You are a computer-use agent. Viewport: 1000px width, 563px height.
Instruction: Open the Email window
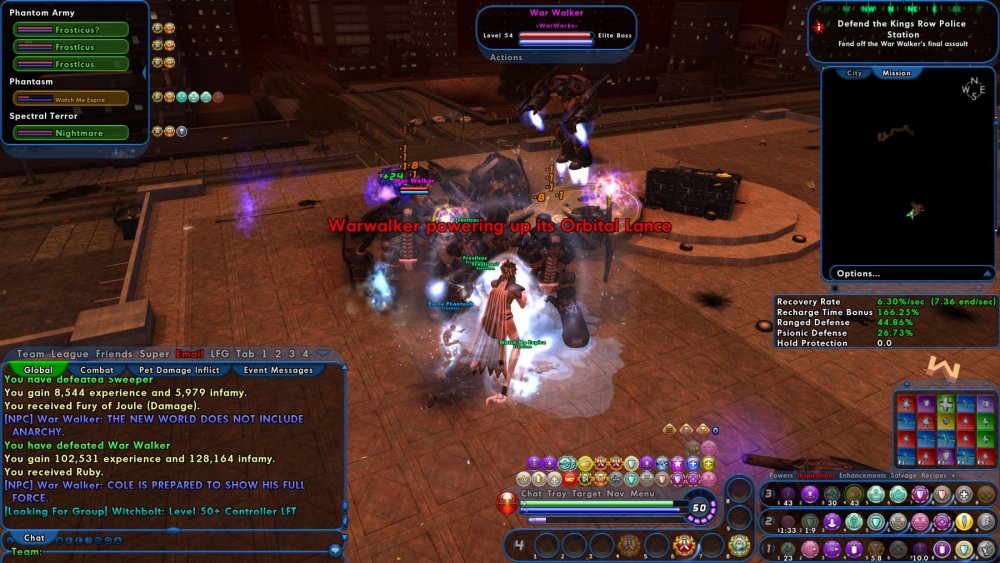point(189,353)
